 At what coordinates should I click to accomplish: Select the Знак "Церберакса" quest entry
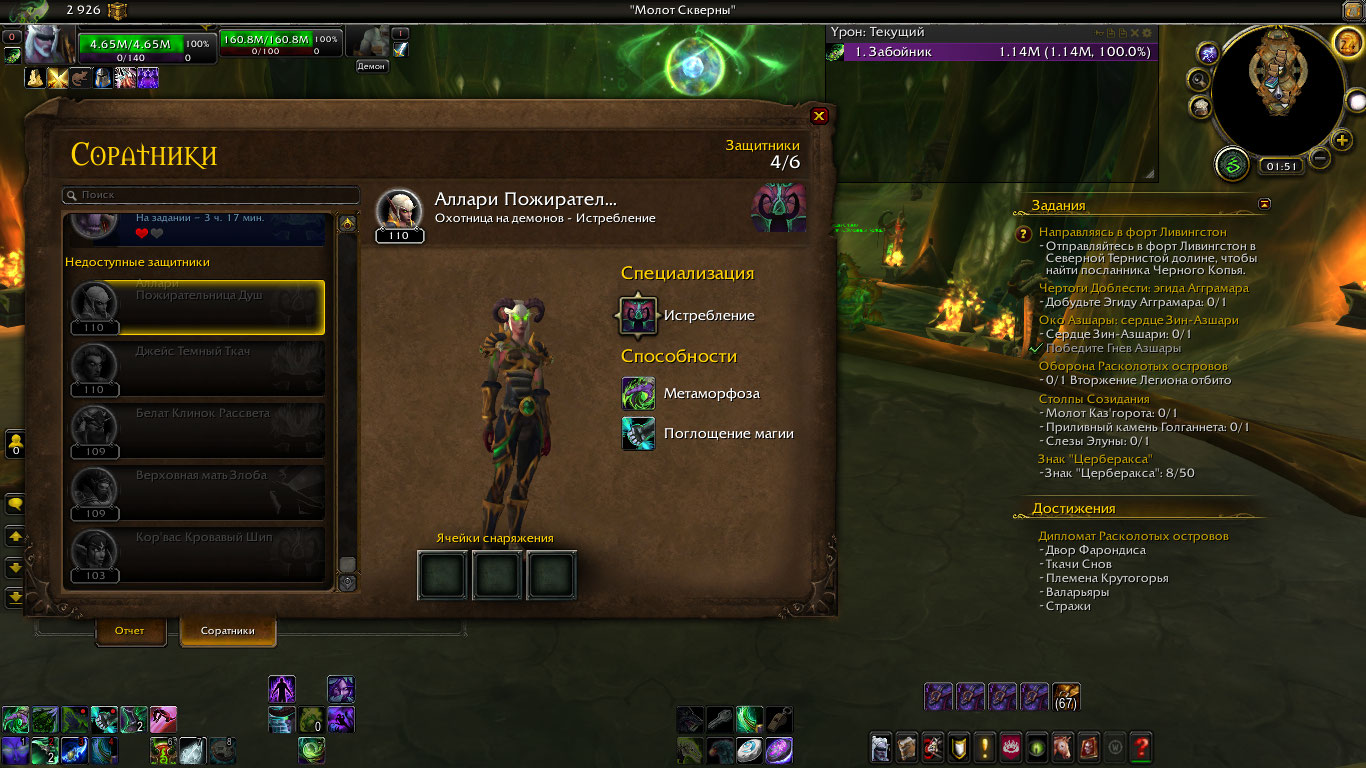[x=1095, y=459]
